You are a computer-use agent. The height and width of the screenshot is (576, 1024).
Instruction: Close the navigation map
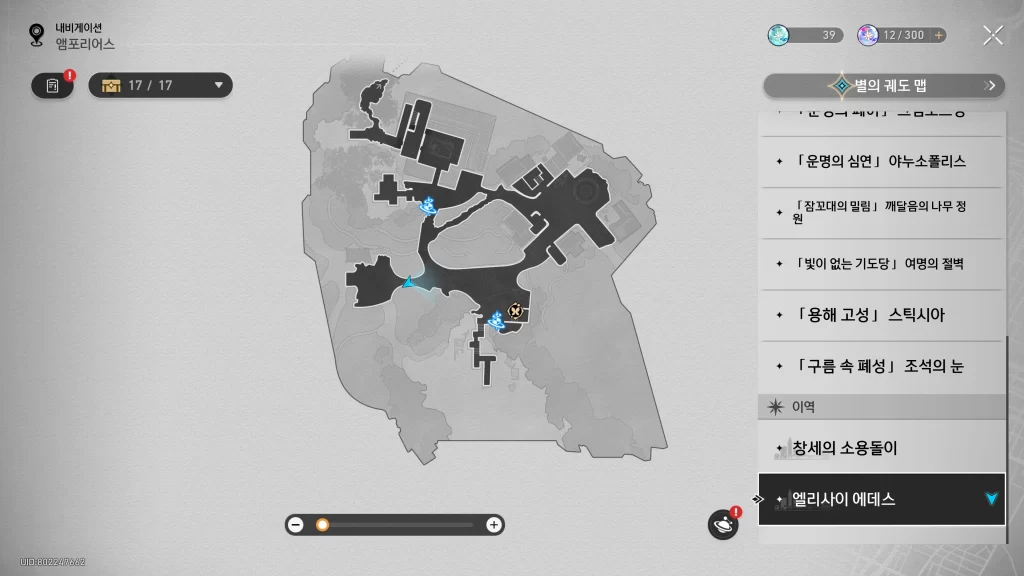pyautogui.click(x=992, y=36)
